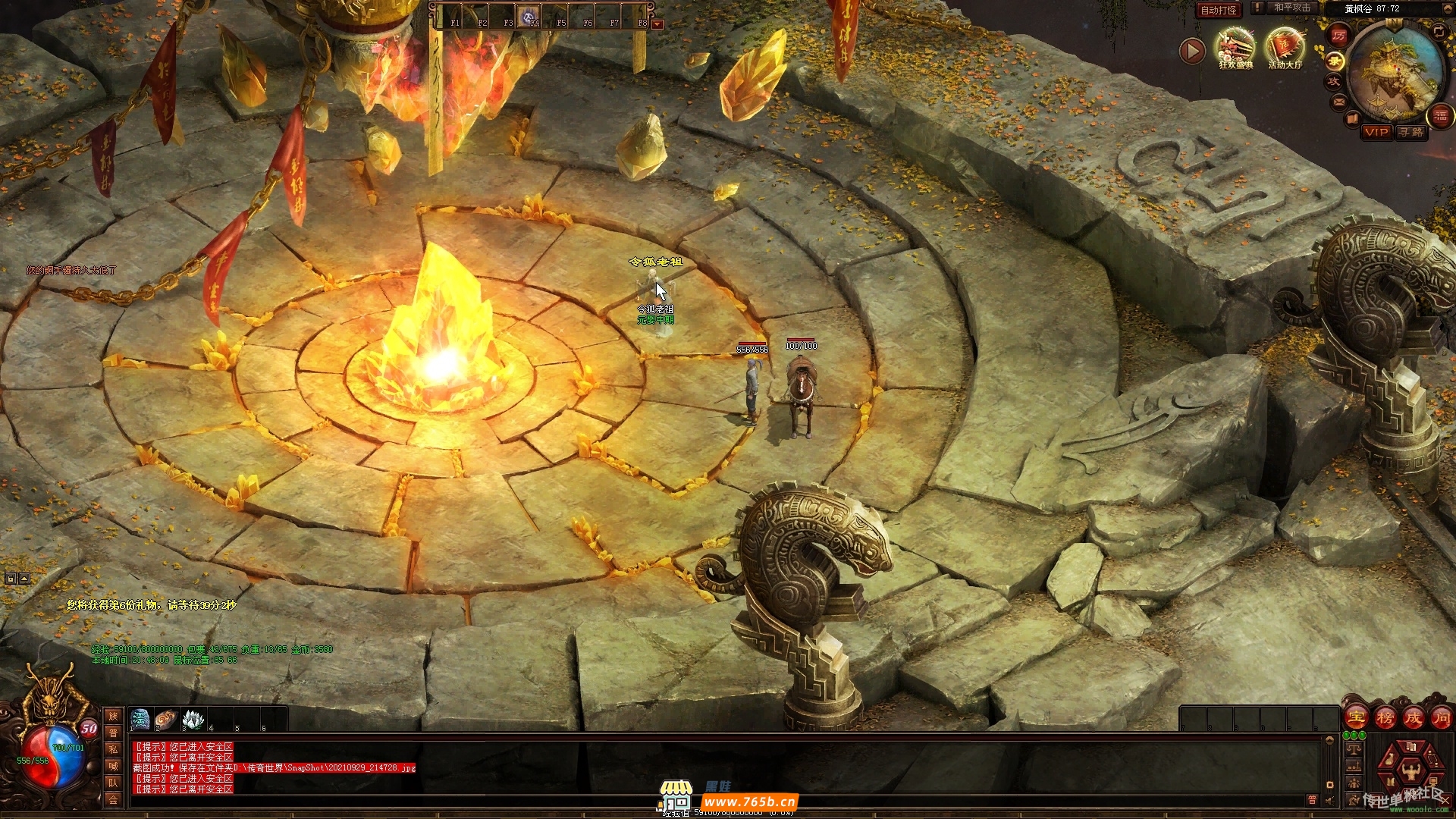The height and width of the screenshot is (819, 1456).
Task: Toggle the 自动打怪 auto-fight button
Action: [x=1219, y=10]
